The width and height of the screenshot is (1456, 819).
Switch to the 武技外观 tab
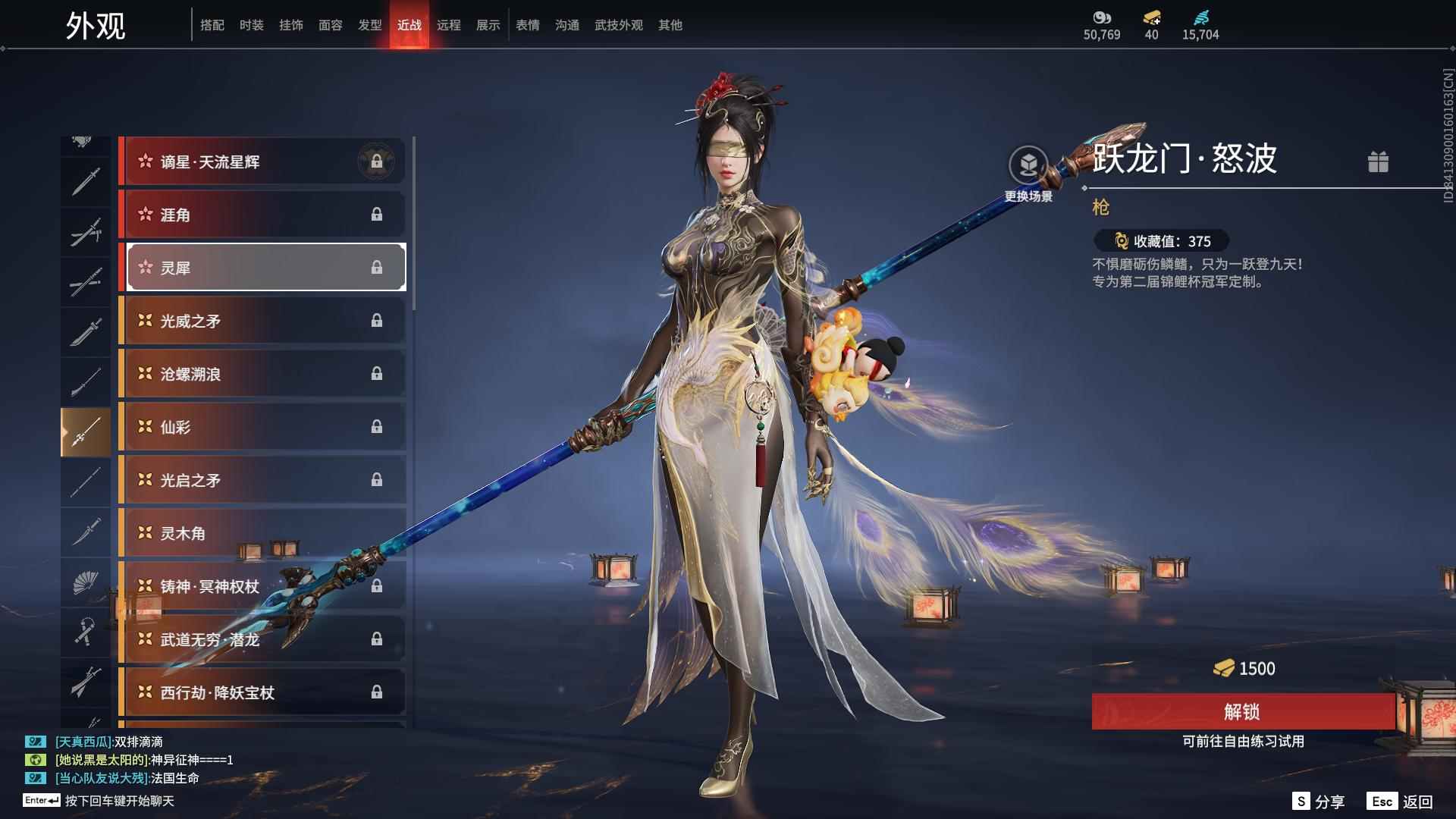click(x=618, y=24)
